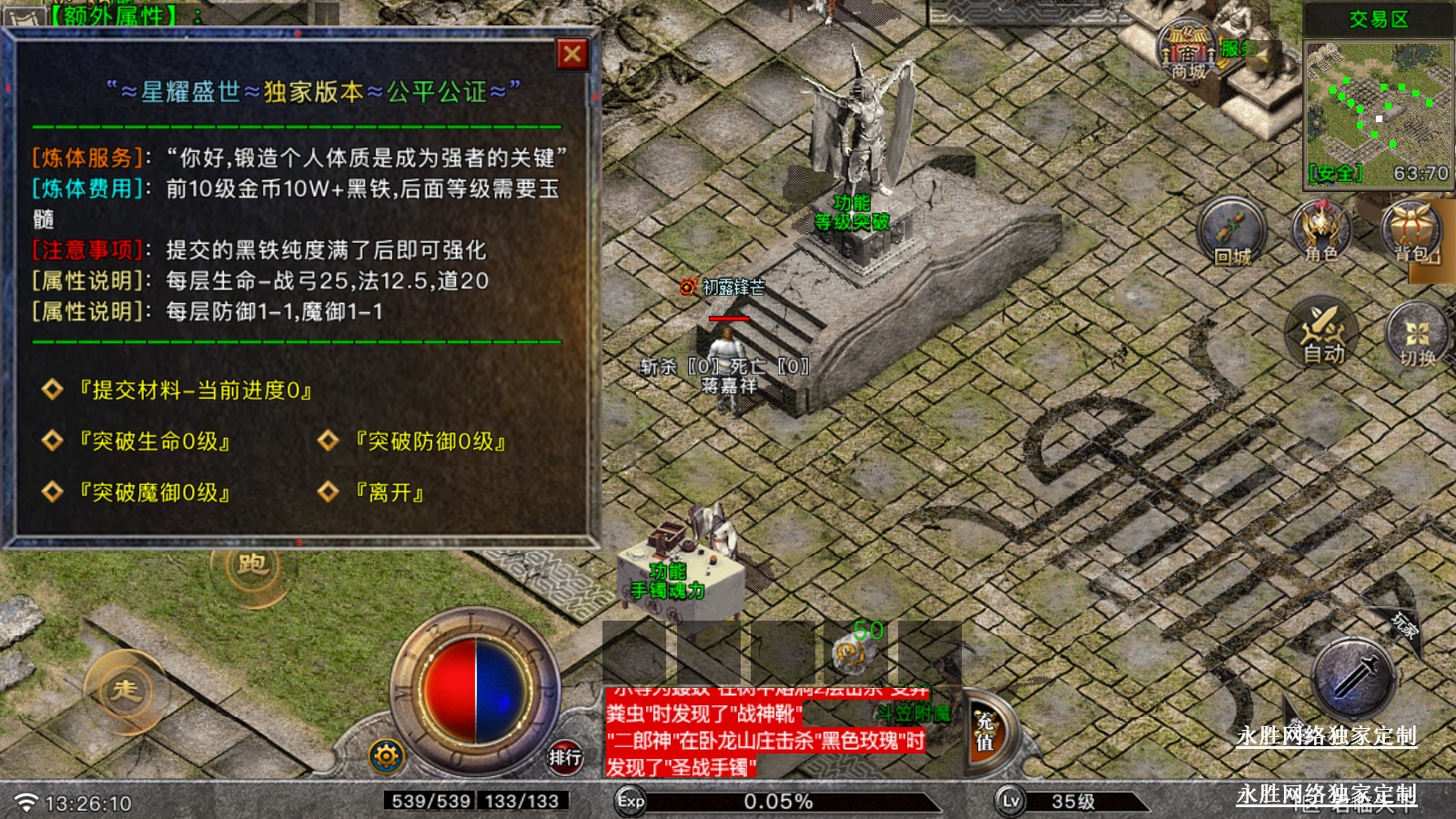Switch movement to 走 walk mode
Screen dimensions: 1456x819
[126, 691]
